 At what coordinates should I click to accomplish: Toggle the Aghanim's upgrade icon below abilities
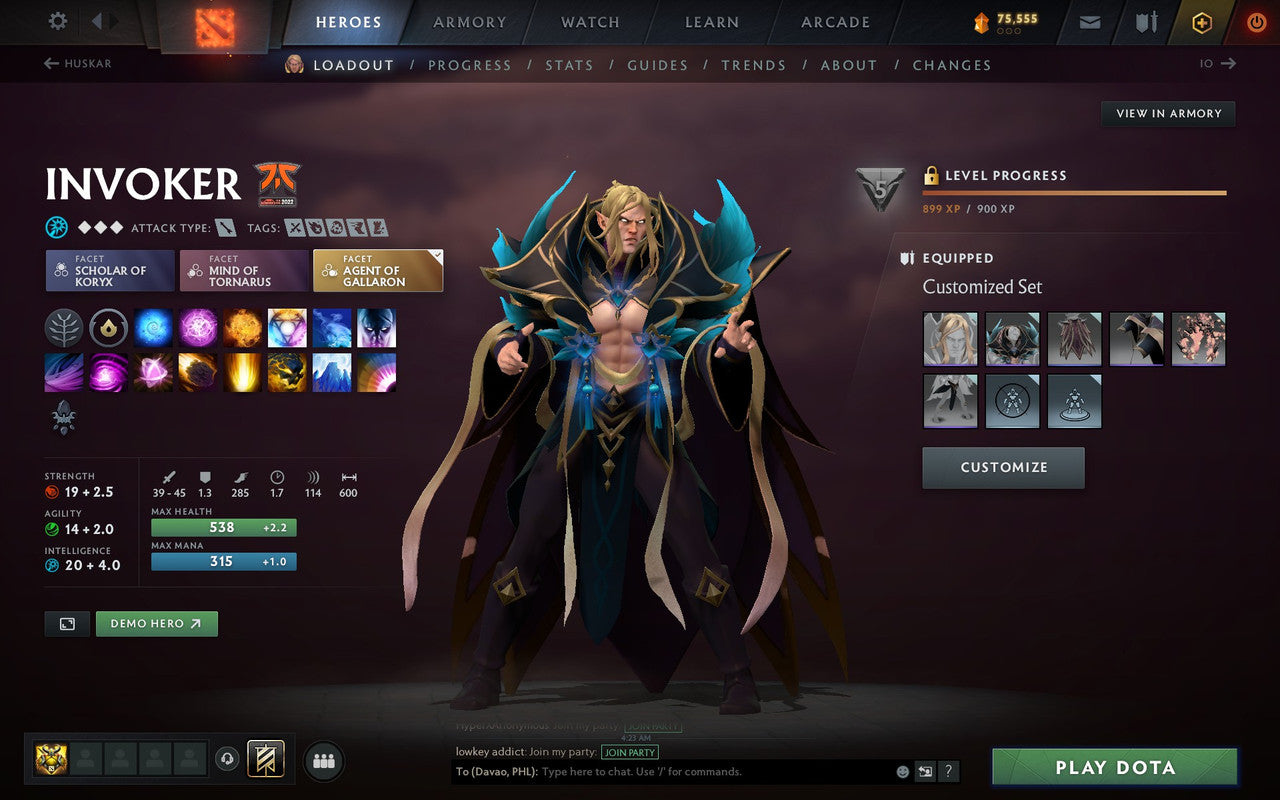click(64, 416)
